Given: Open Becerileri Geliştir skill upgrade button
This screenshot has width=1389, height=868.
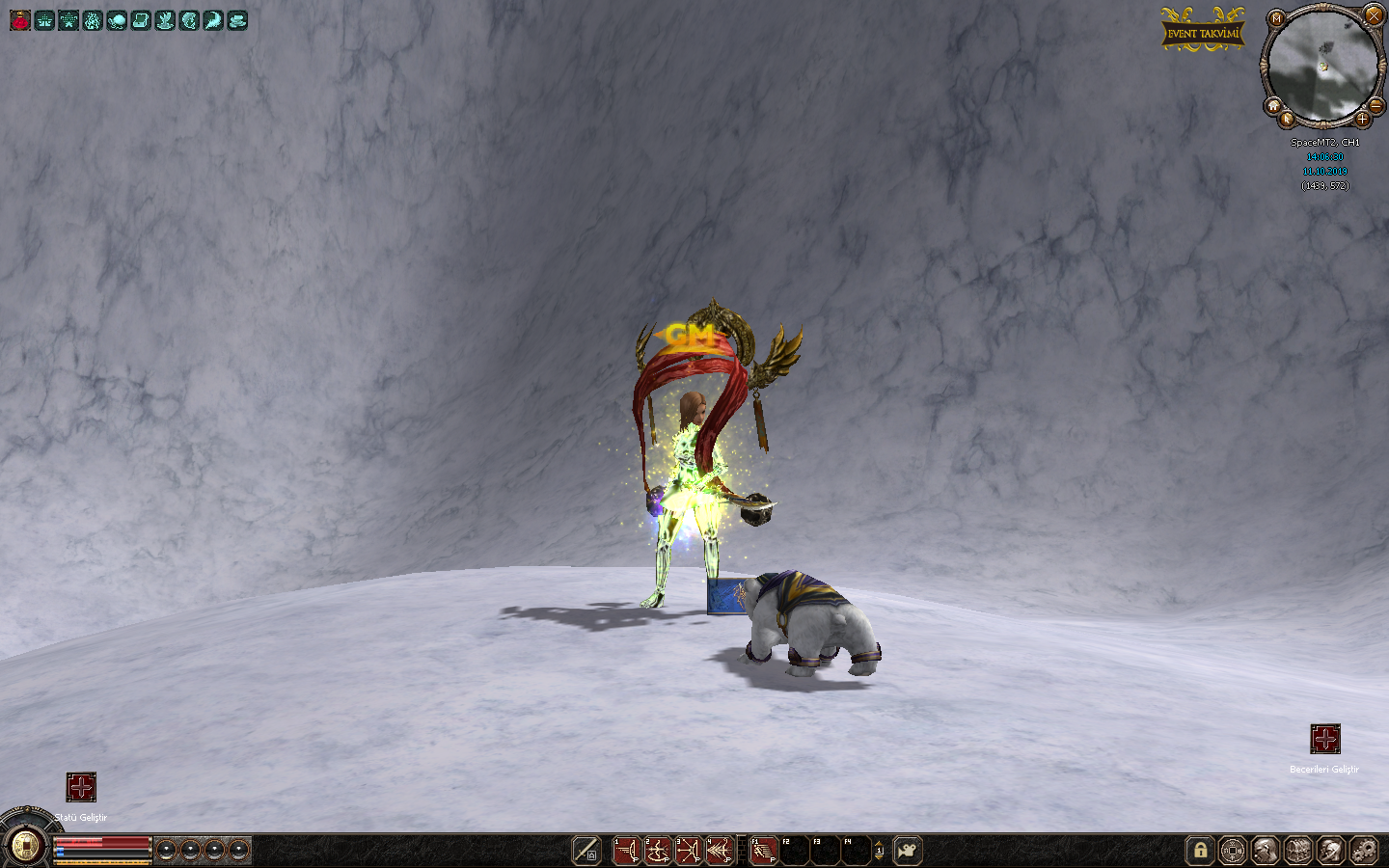Looking at the screenshot, I should [x=1325, y=739].
